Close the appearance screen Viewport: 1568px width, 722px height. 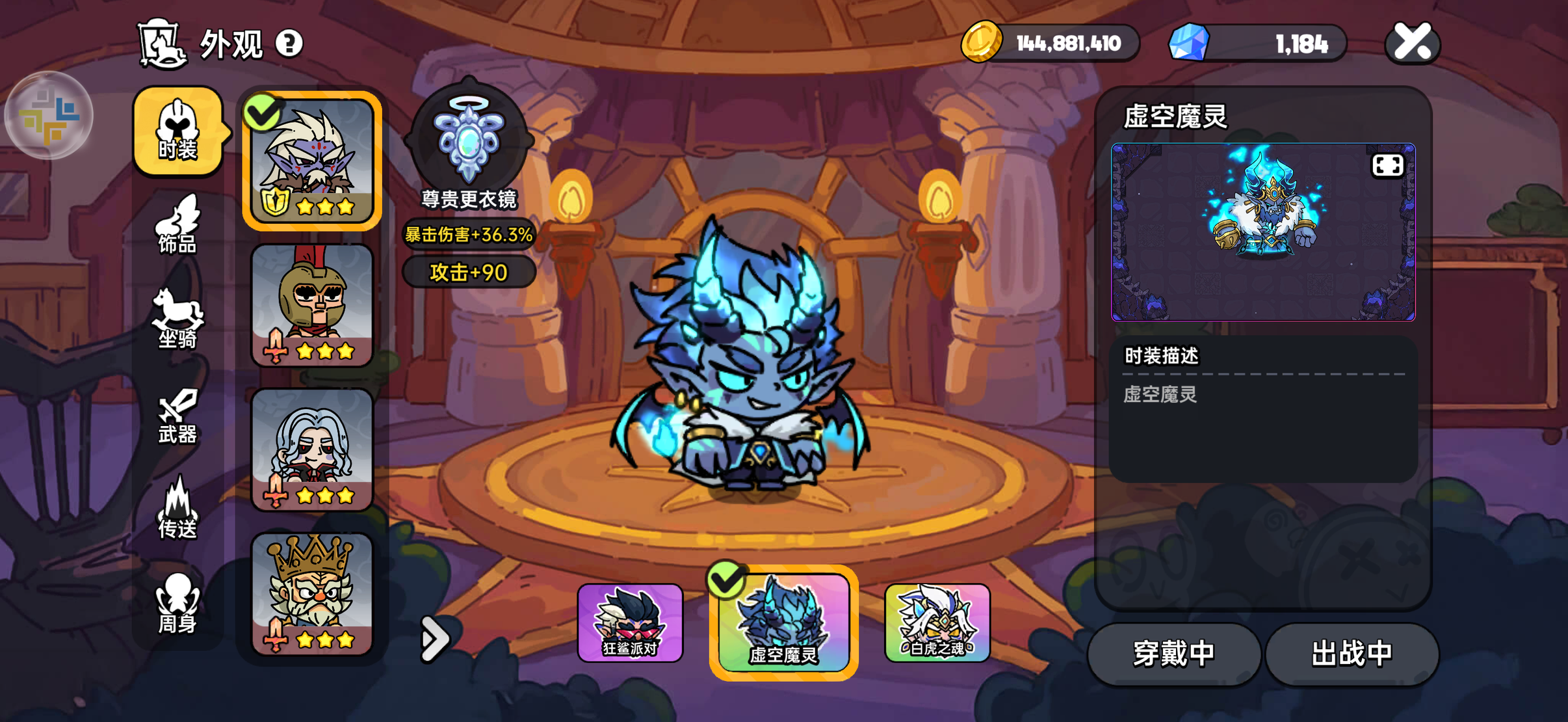1412,43
